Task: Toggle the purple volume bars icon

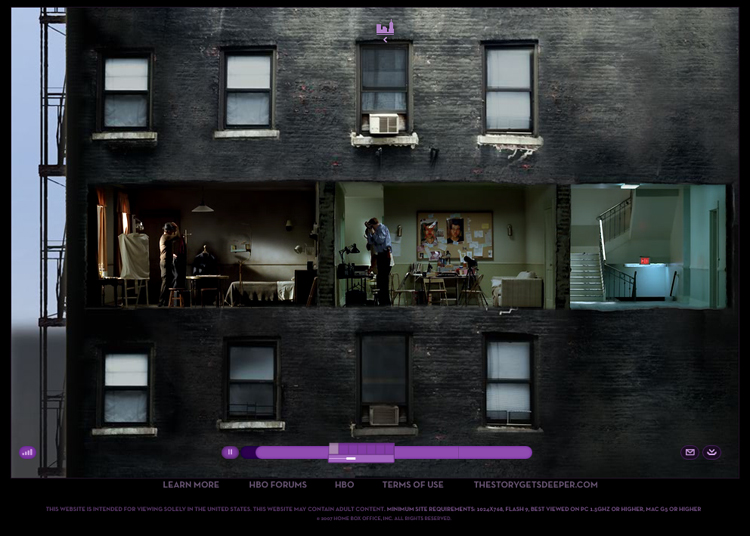Action: [x=27, y=452]
